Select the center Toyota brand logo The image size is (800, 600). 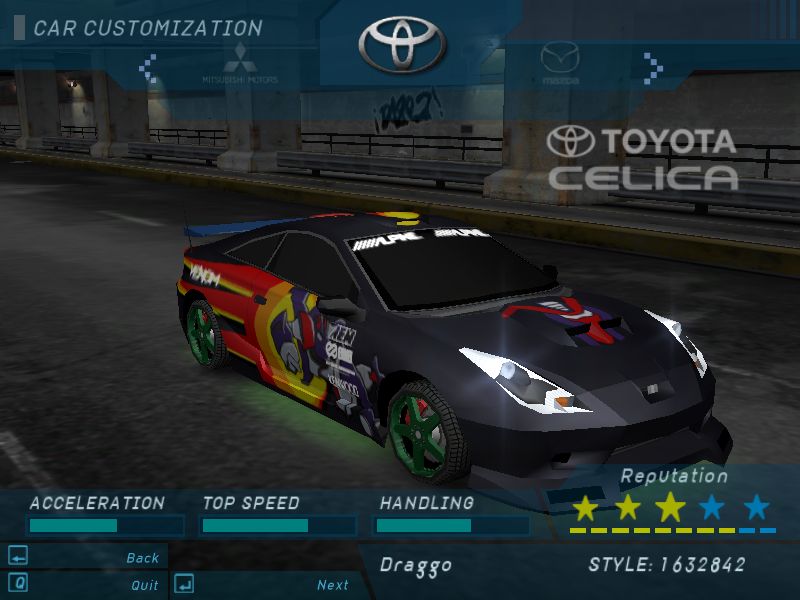click(x=400, y=43)
